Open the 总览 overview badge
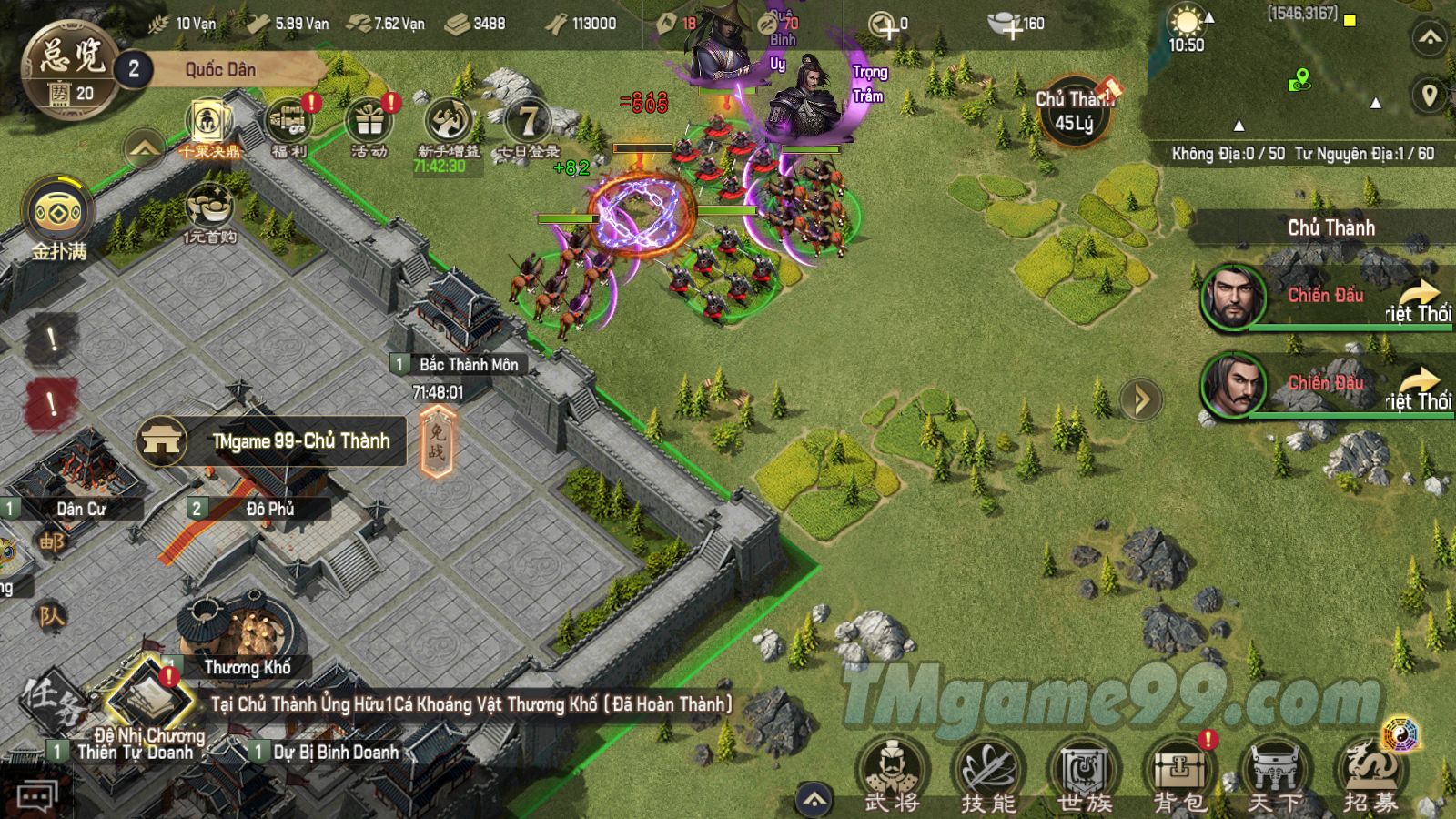The width and height of the screenshot is (1456, 819). coord(71,68)
